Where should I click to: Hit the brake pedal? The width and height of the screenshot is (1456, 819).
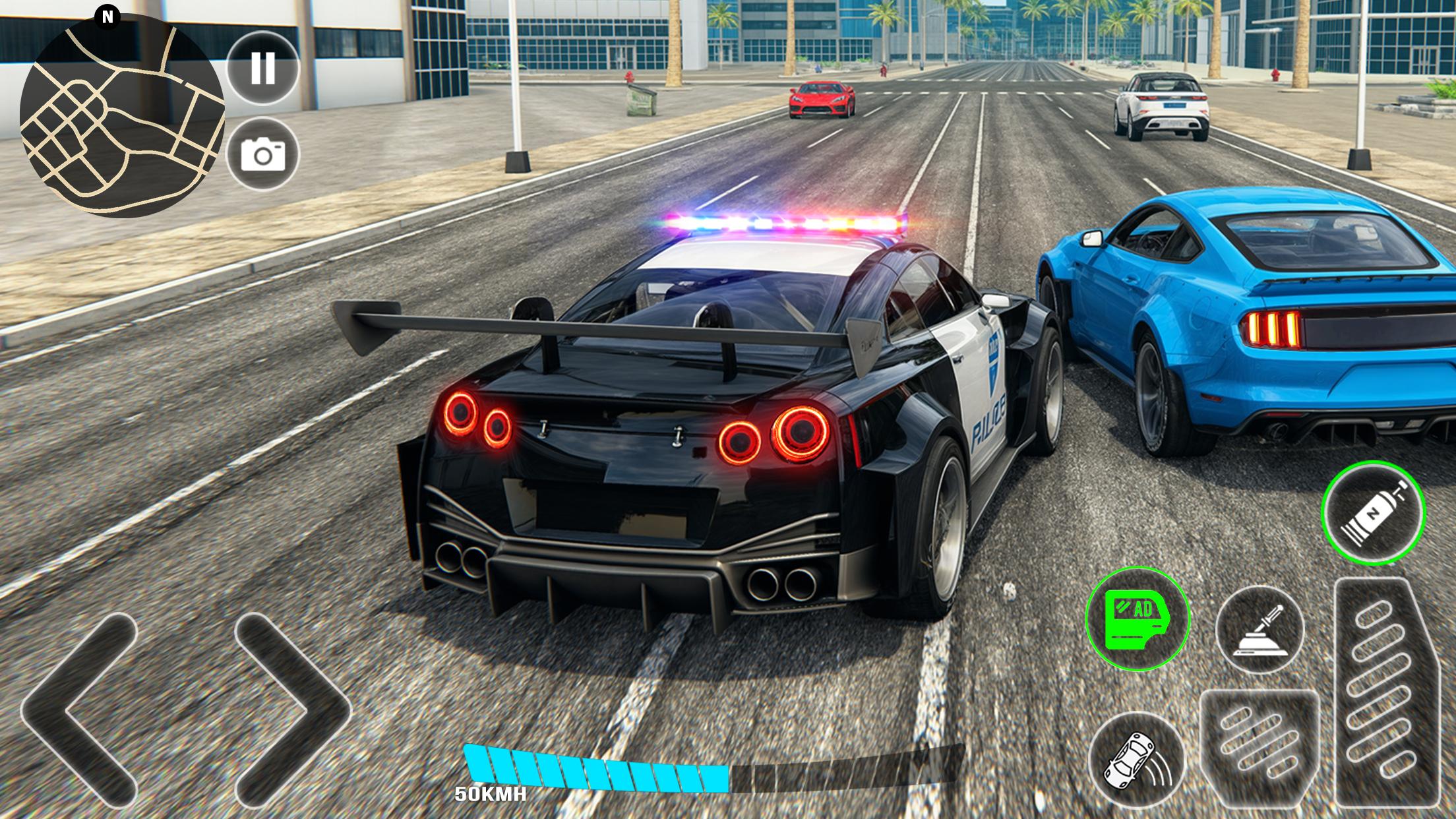[1259, 750]
